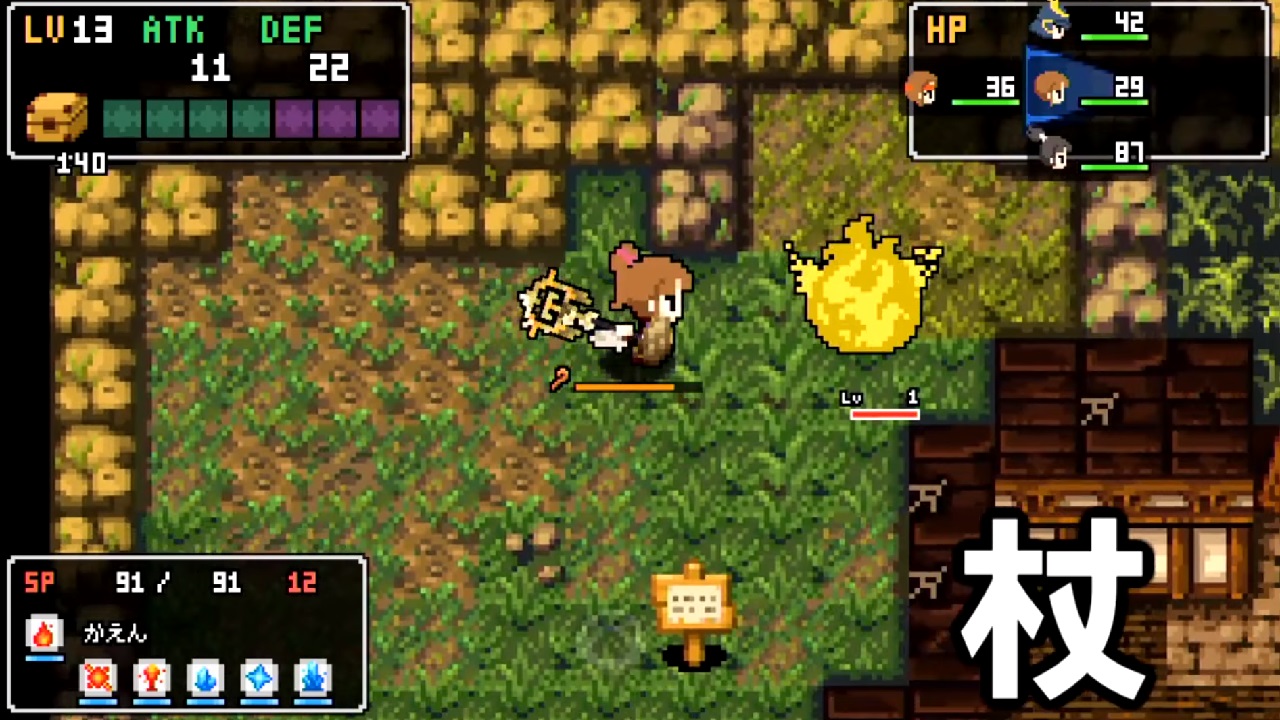Open the treasure chest inventory icon
Screen dimensions: 1280x720
click(57, 117)
